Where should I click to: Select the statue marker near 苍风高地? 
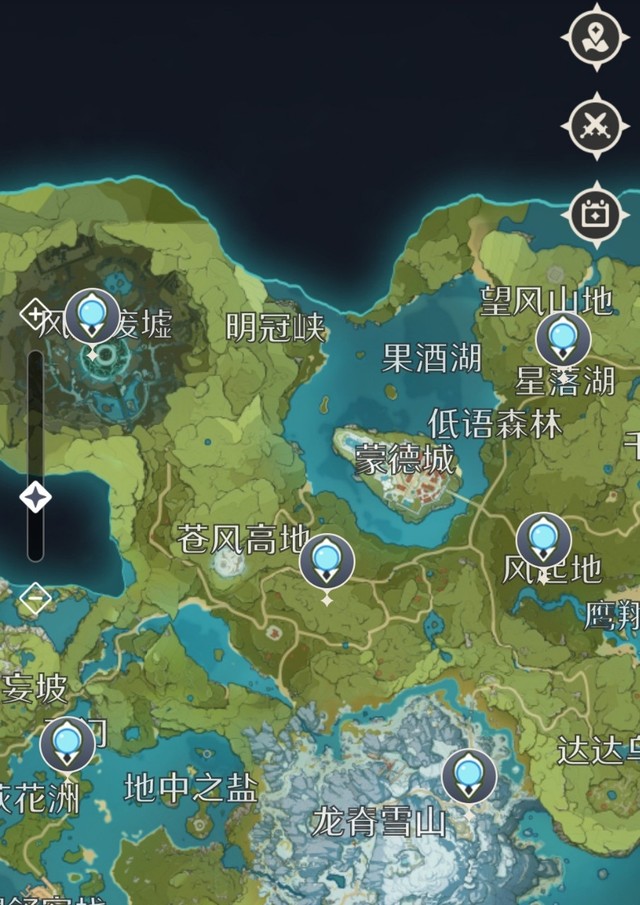327,562
